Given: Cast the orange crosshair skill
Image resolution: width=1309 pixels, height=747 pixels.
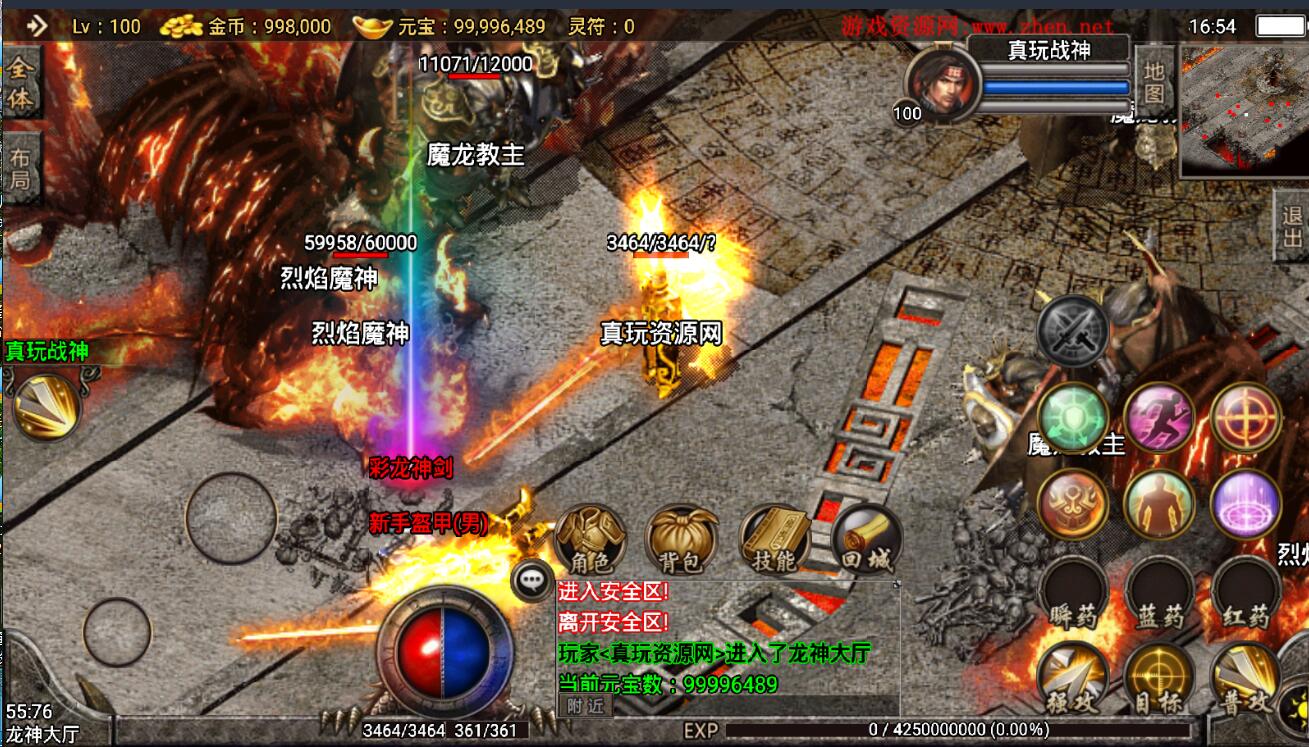Looking at the screenshot, I should pos(1246,417).
